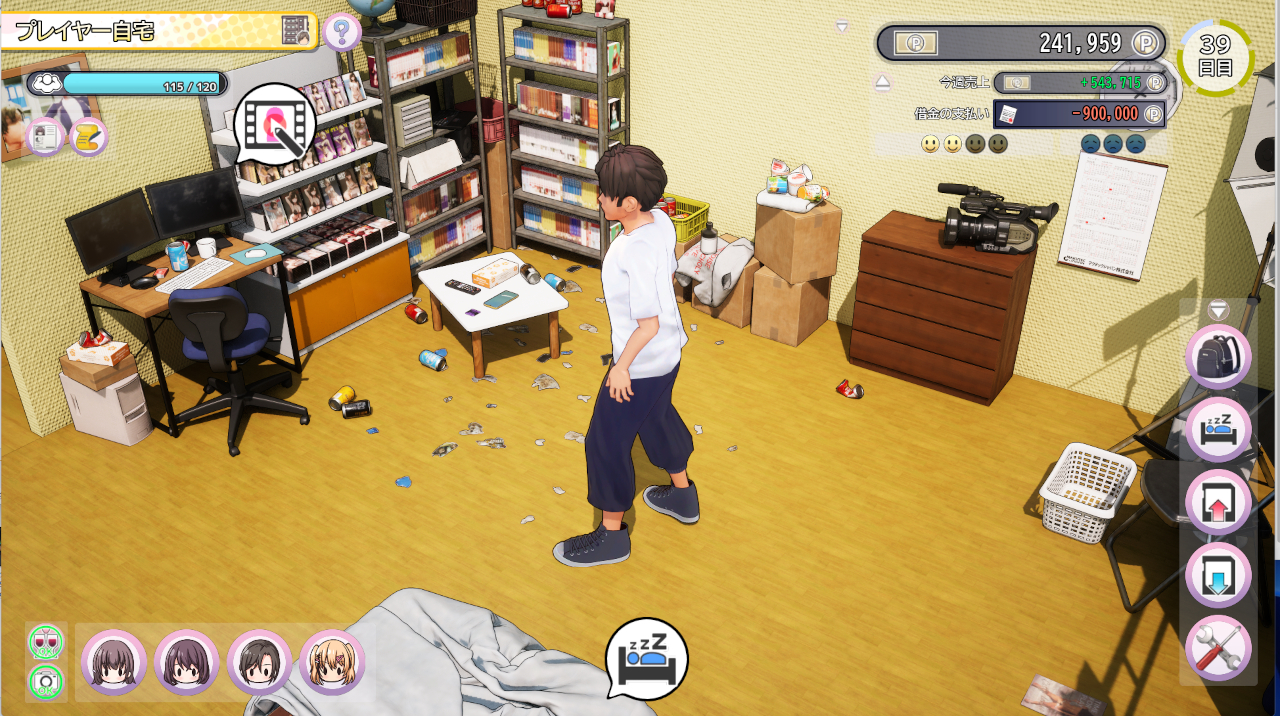Open the character profile card icon

[x=46, y=137]
